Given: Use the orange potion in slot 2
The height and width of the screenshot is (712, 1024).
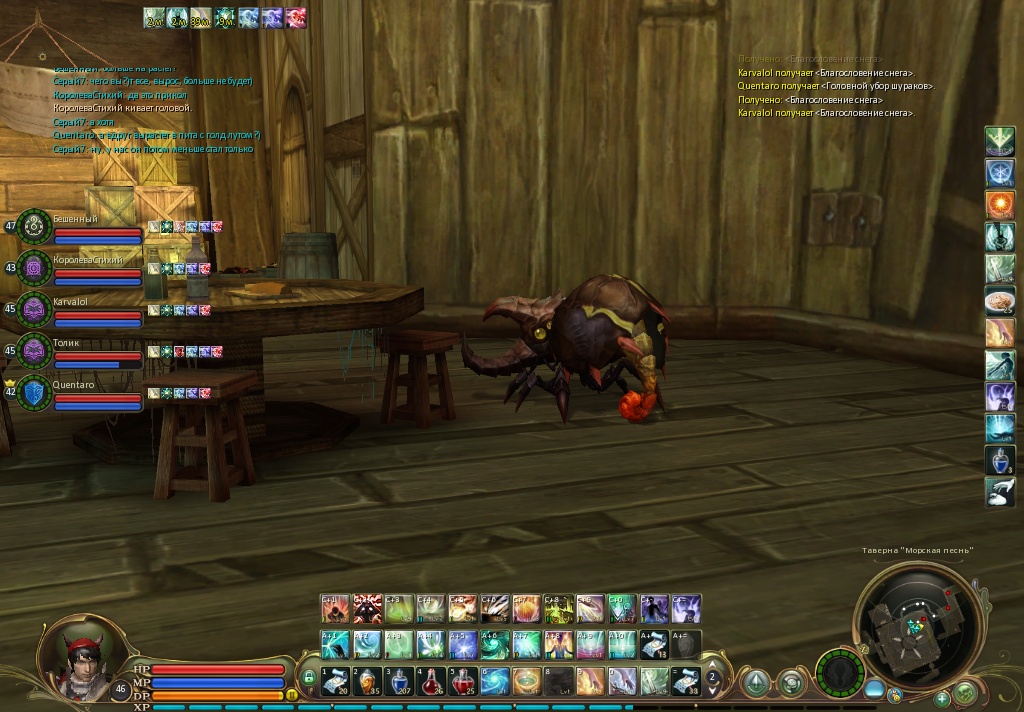Looking at the screenshot, I should tap(367, 681).
